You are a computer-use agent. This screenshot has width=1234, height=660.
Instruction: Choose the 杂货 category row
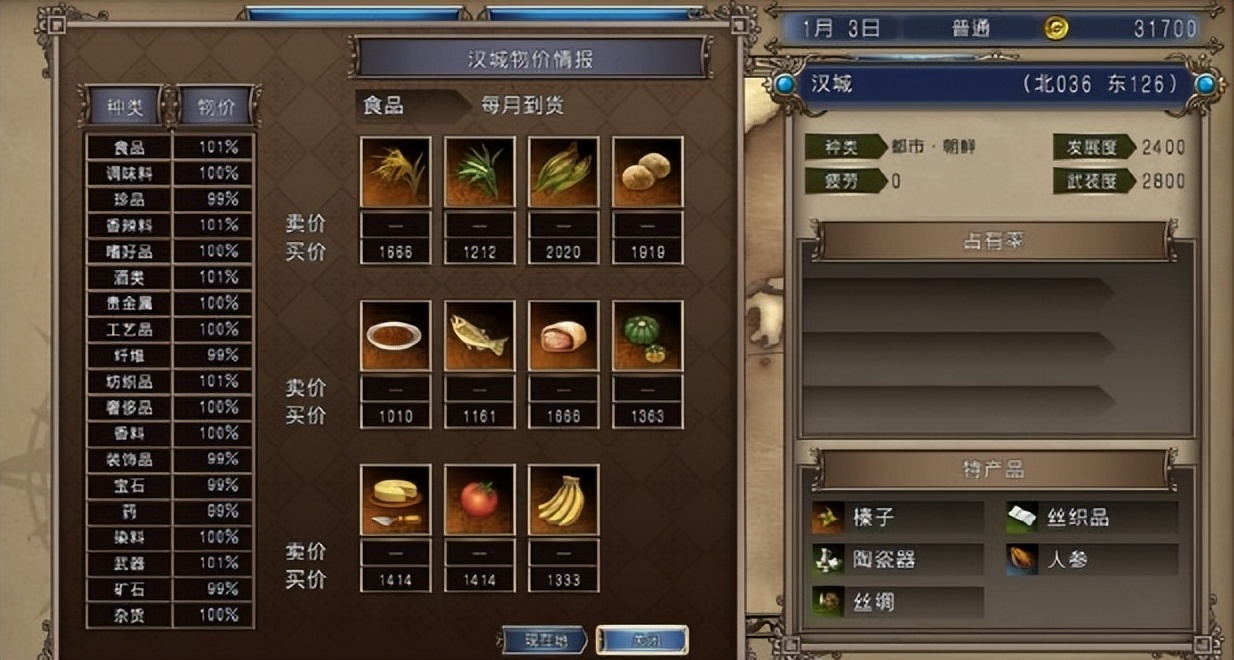tap(129, 615)
